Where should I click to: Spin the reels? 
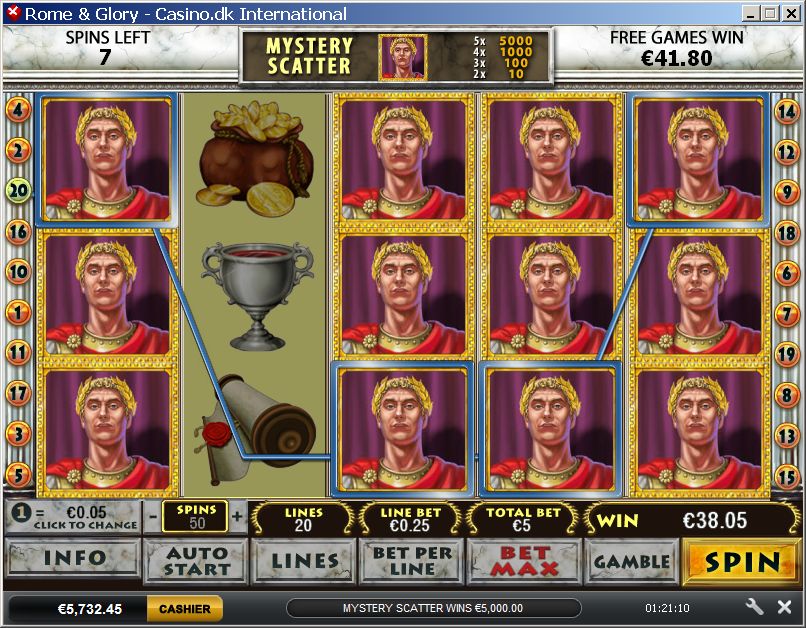click(x=741, y=561)
